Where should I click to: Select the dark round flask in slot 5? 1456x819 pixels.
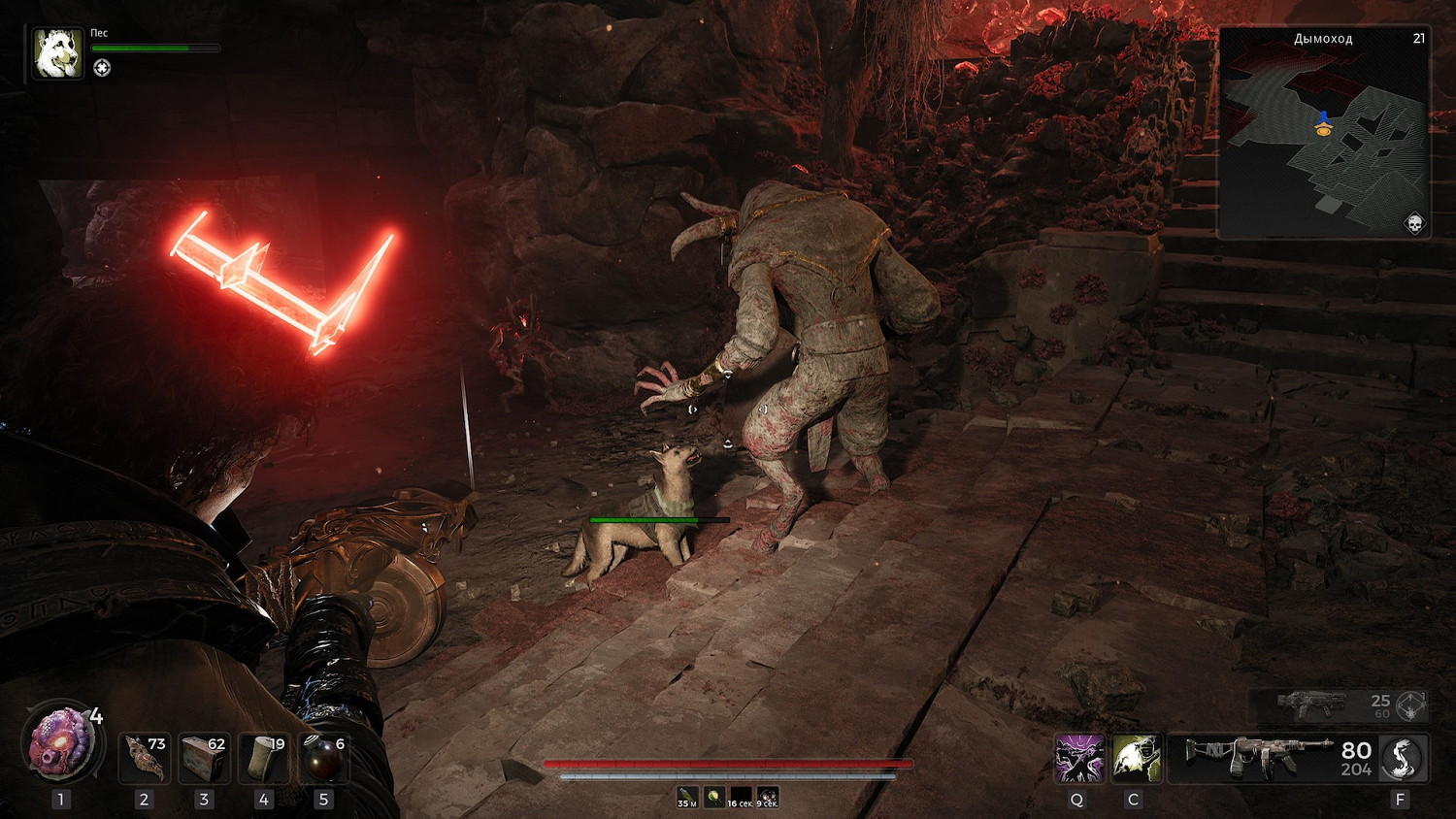[x=323, y=758]
